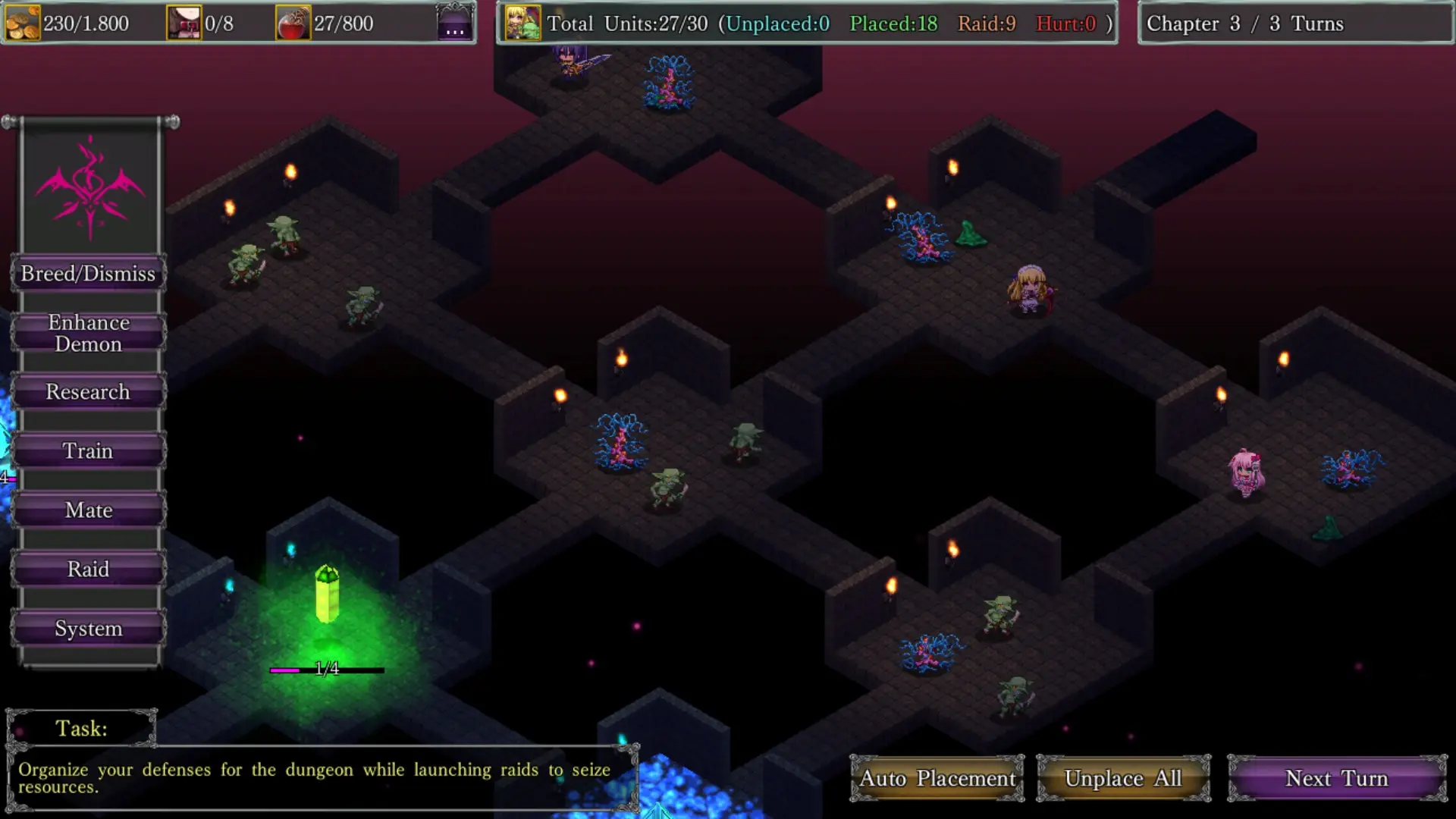Open the System menu

pyautogui.click(x=88, y=629)
